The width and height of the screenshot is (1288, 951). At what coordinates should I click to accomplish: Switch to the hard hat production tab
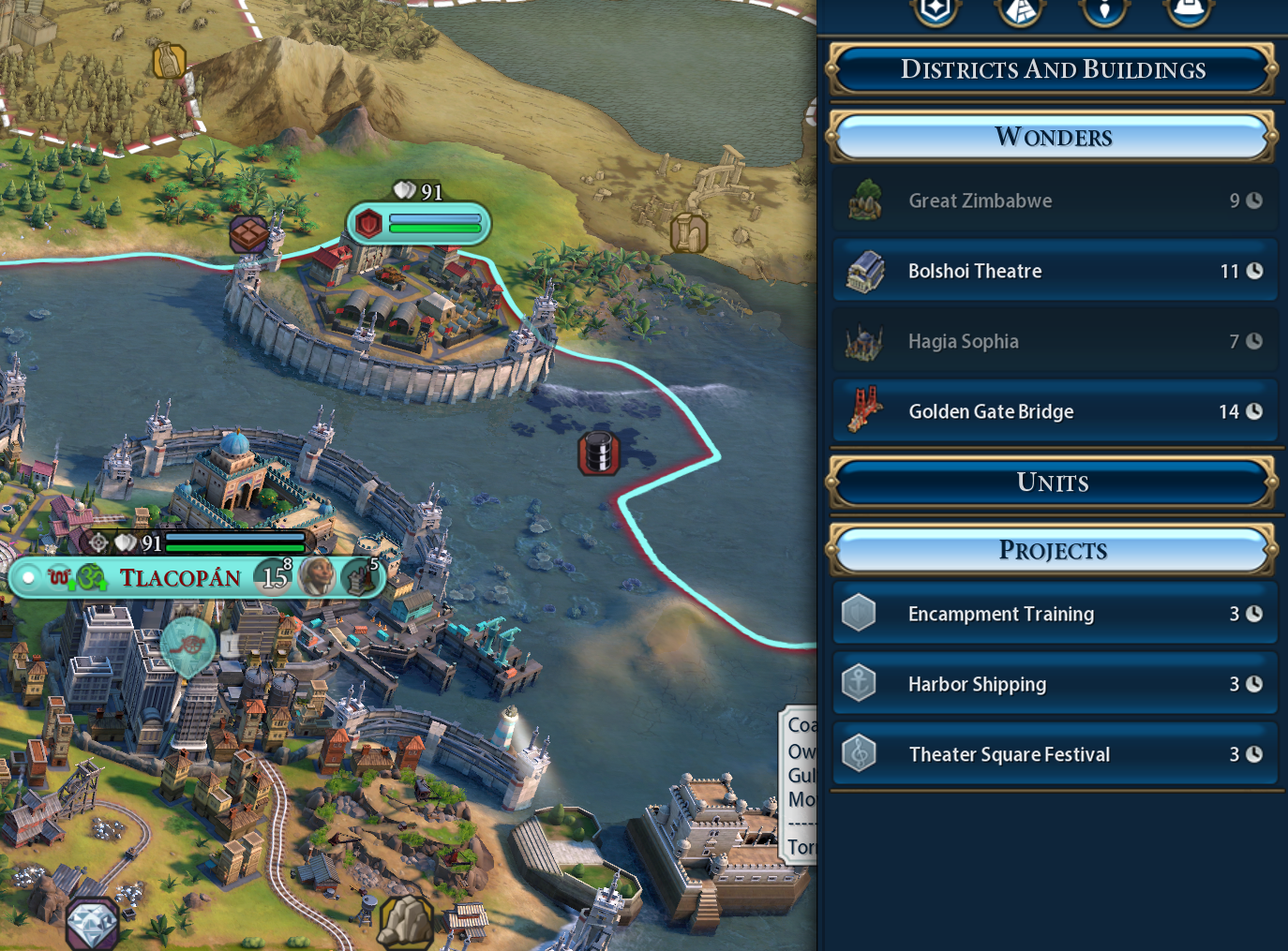(1189, 9)
